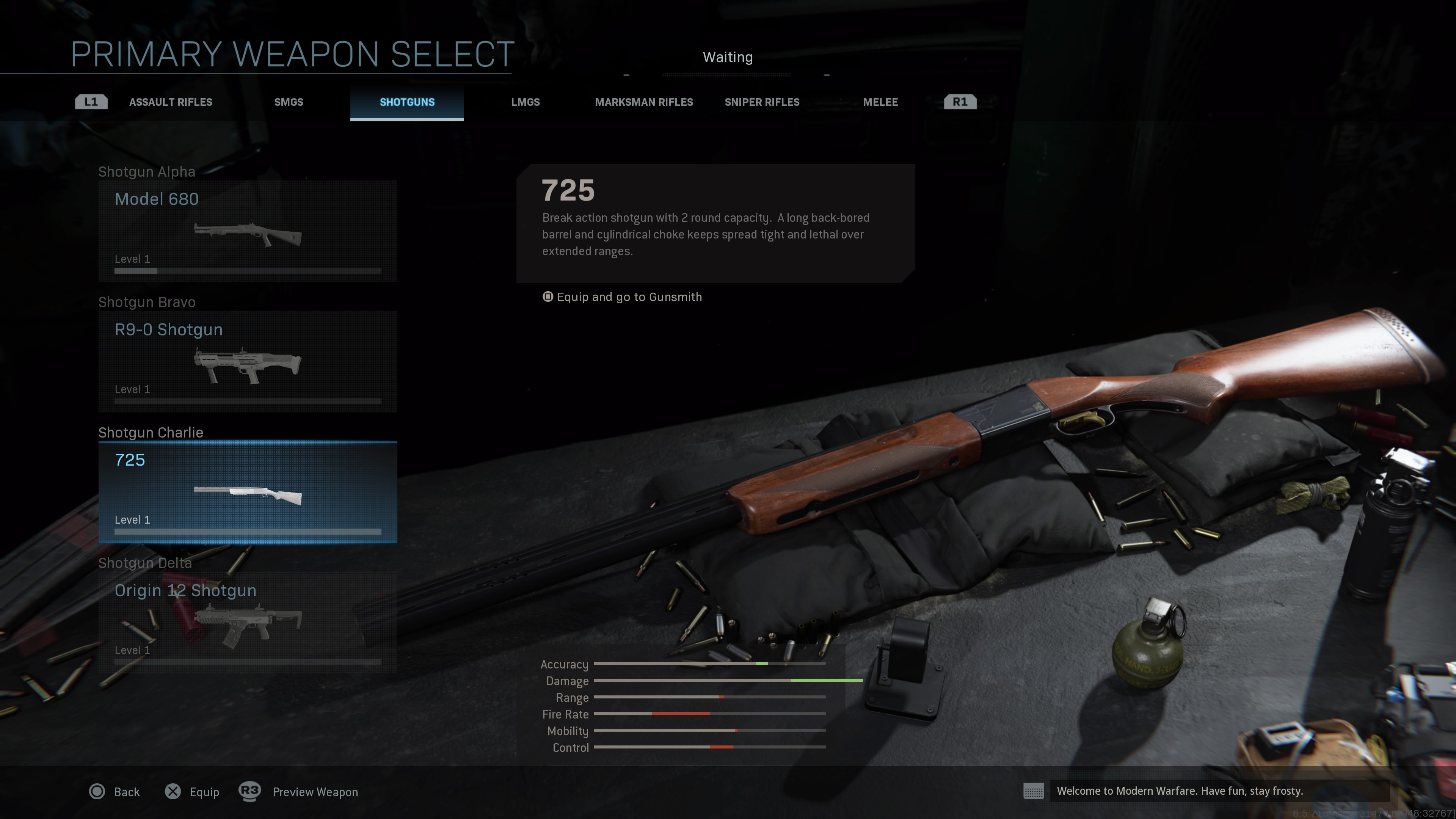Switch to the Assault Rifles tab
Viewport: 1456px width, 819px height.
click(x=170, y=102)
